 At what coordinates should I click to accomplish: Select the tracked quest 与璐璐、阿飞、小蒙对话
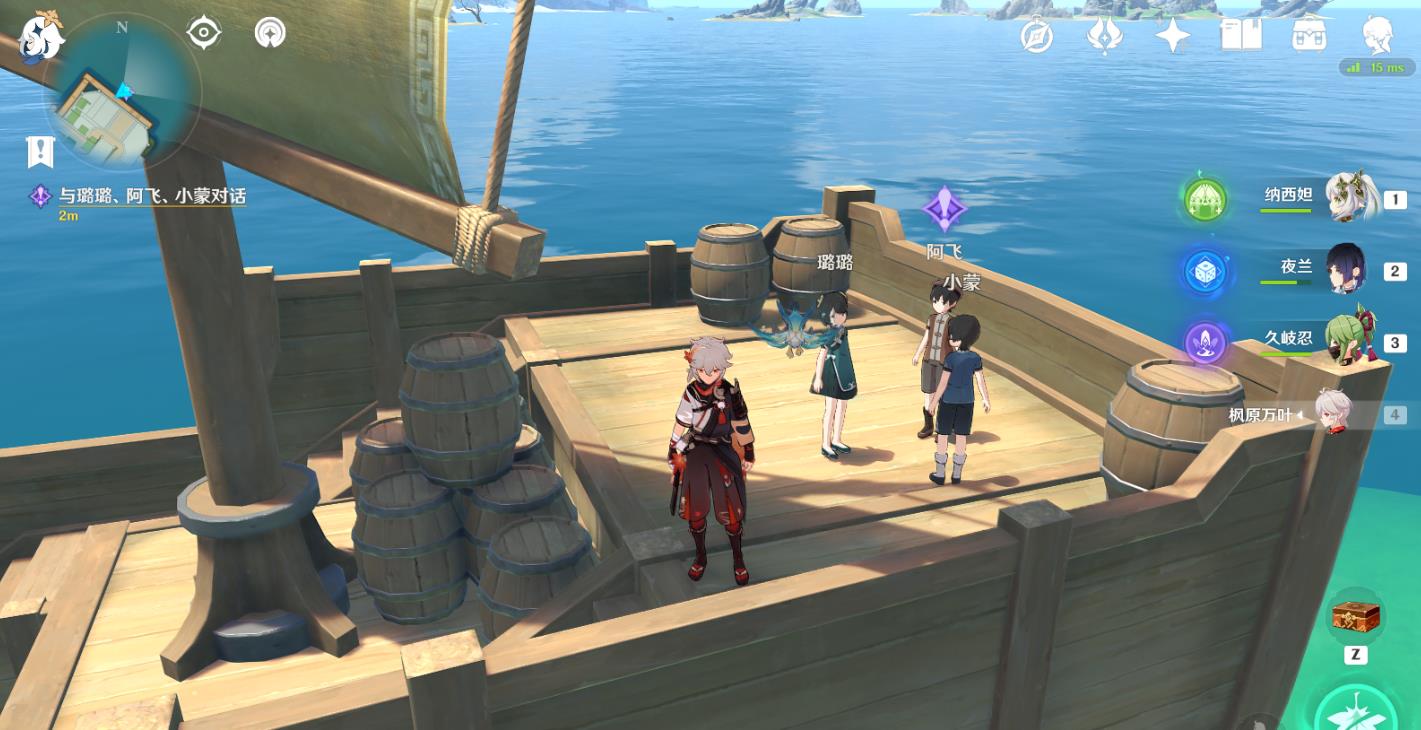(x=150, y=196)
